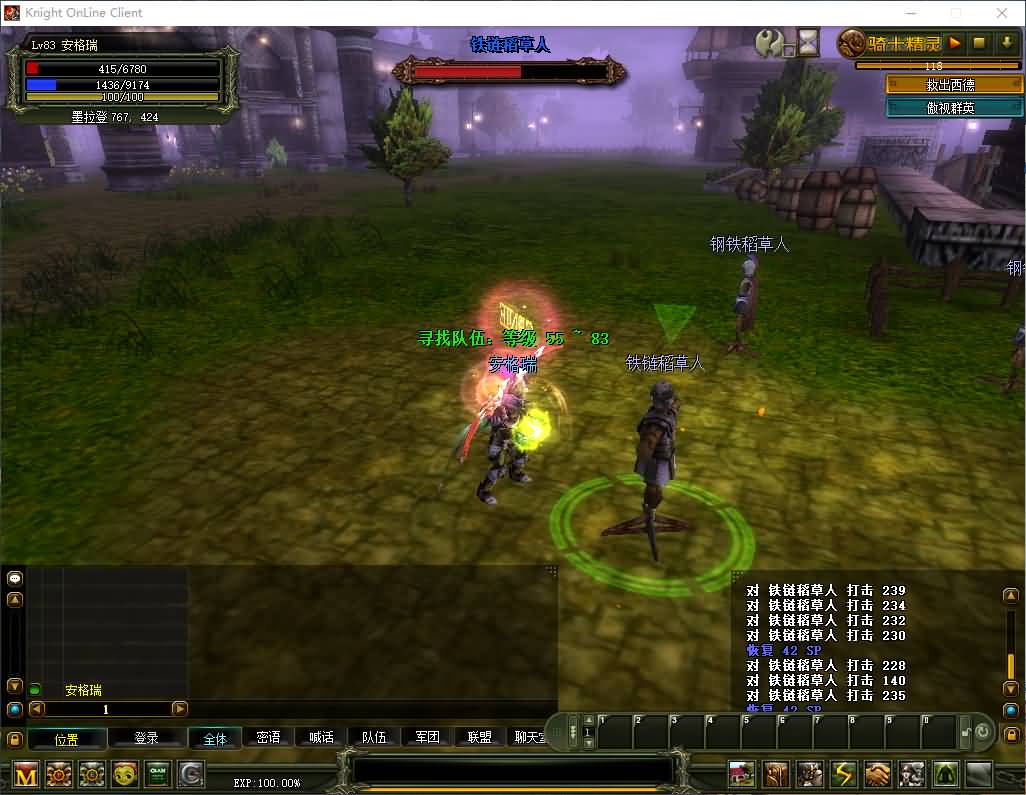
Task: Click the handshake icon
Action: 878,774
